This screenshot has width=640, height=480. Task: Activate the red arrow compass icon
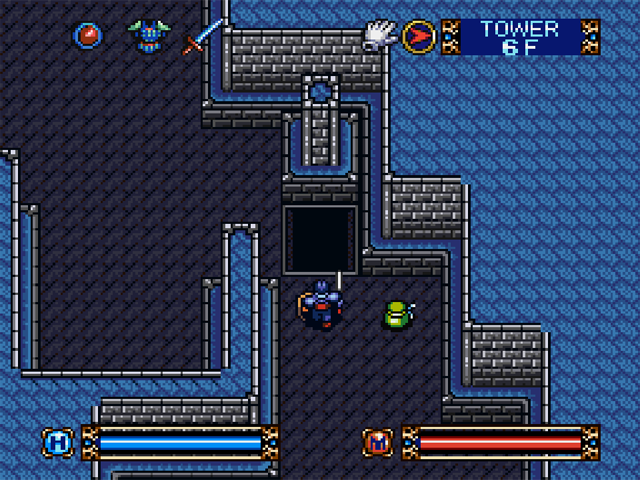click(x=419, y=37)
